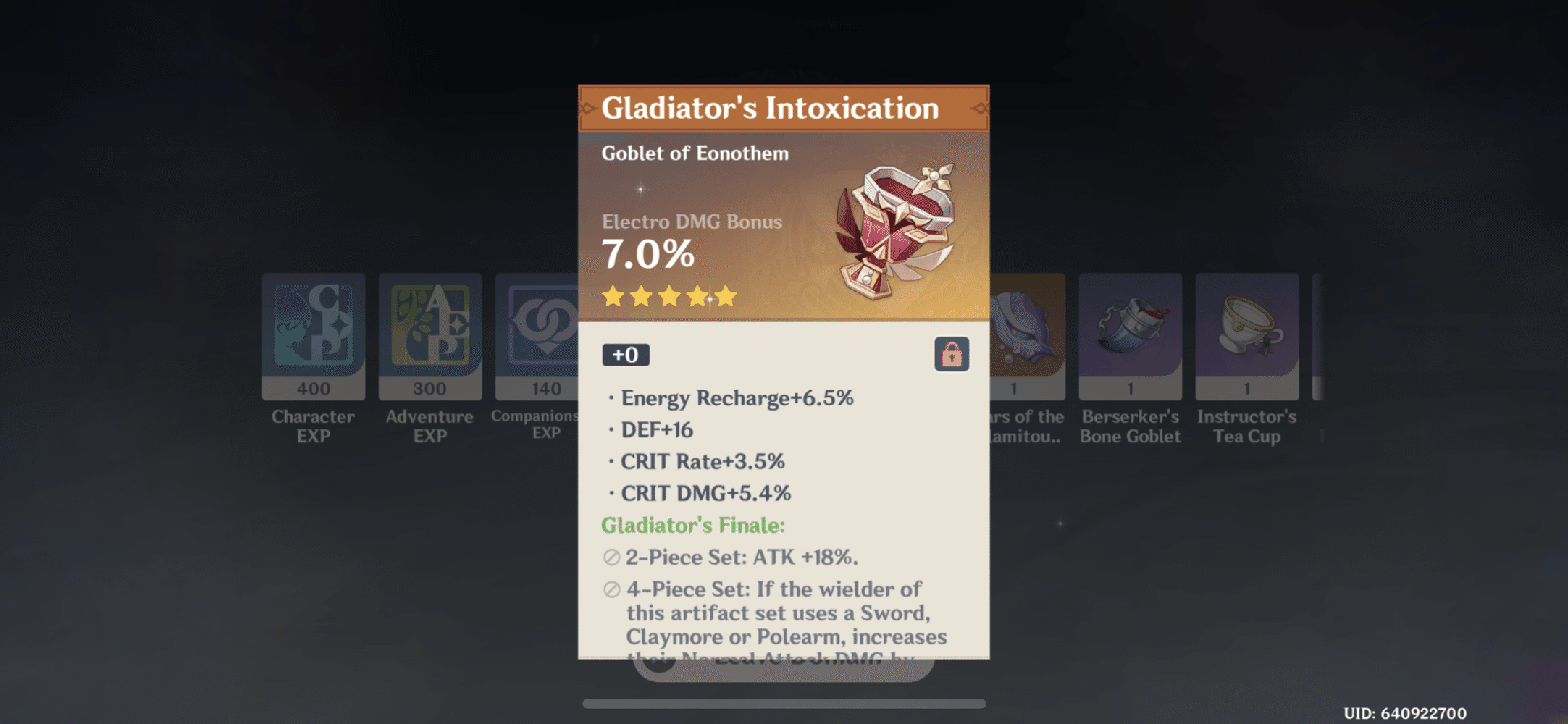Viewport: 1568px width, 724px height.
Task: Click the +0 enhancement level badge
Action: click(626, 355)
